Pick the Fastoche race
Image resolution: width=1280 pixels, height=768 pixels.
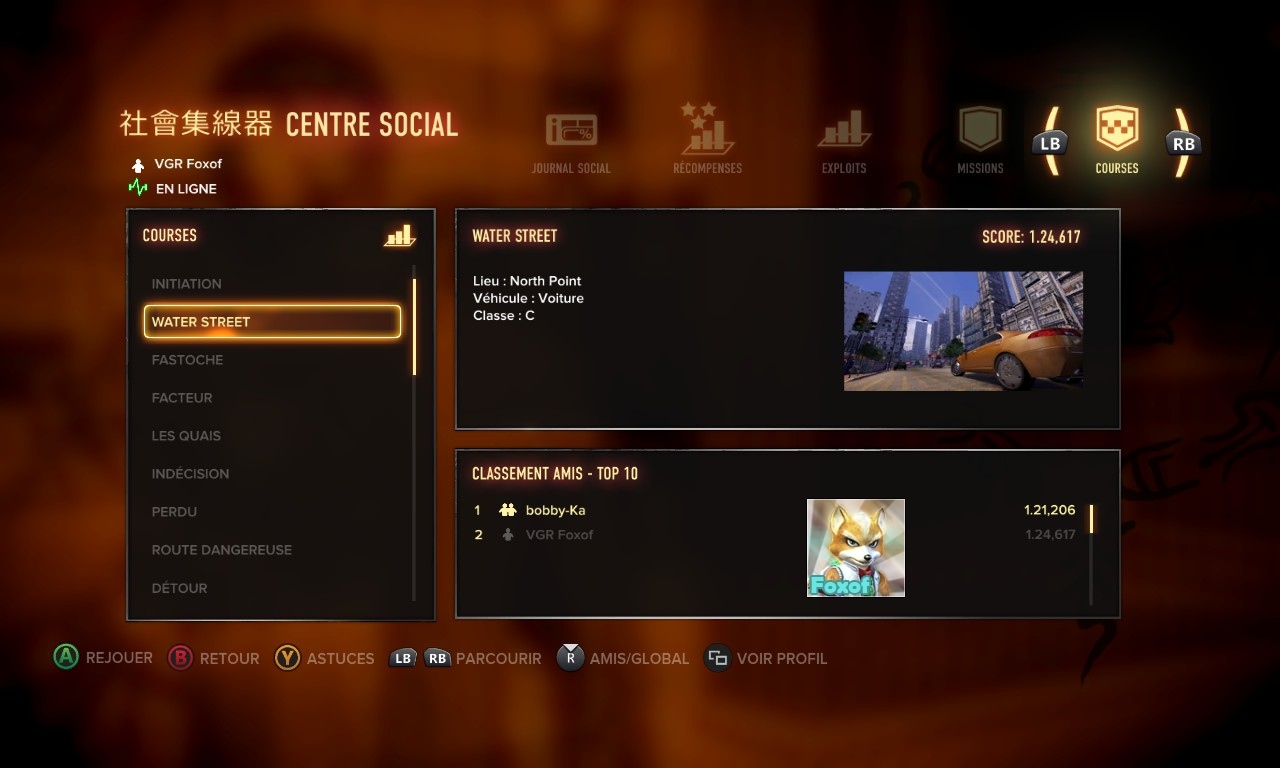187,360
